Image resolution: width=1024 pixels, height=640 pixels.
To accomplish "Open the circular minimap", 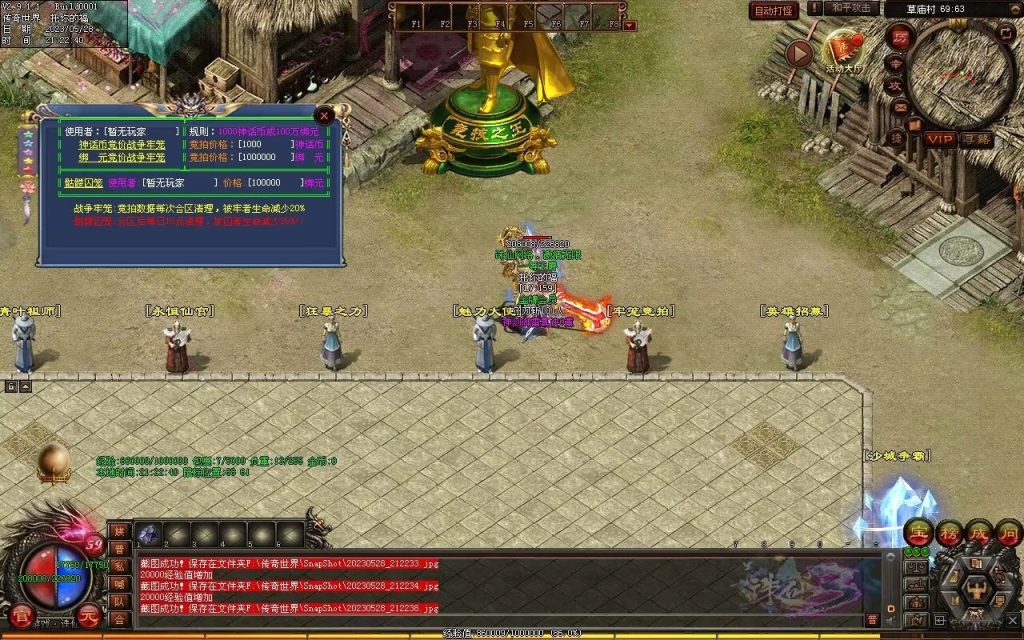I will (x=961, y=73).
